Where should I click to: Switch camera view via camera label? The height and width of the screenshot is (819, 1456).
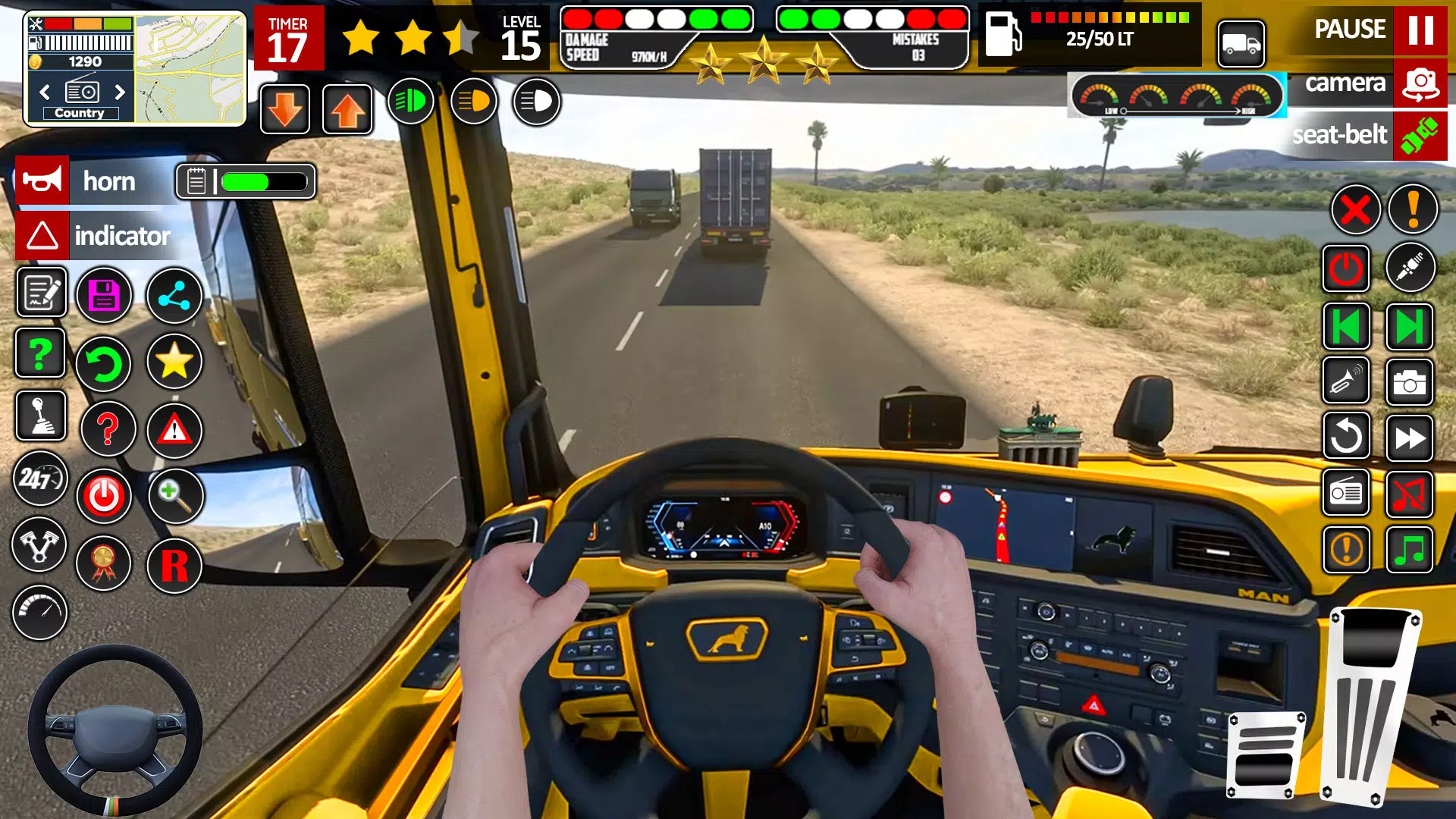(1346, 84)
